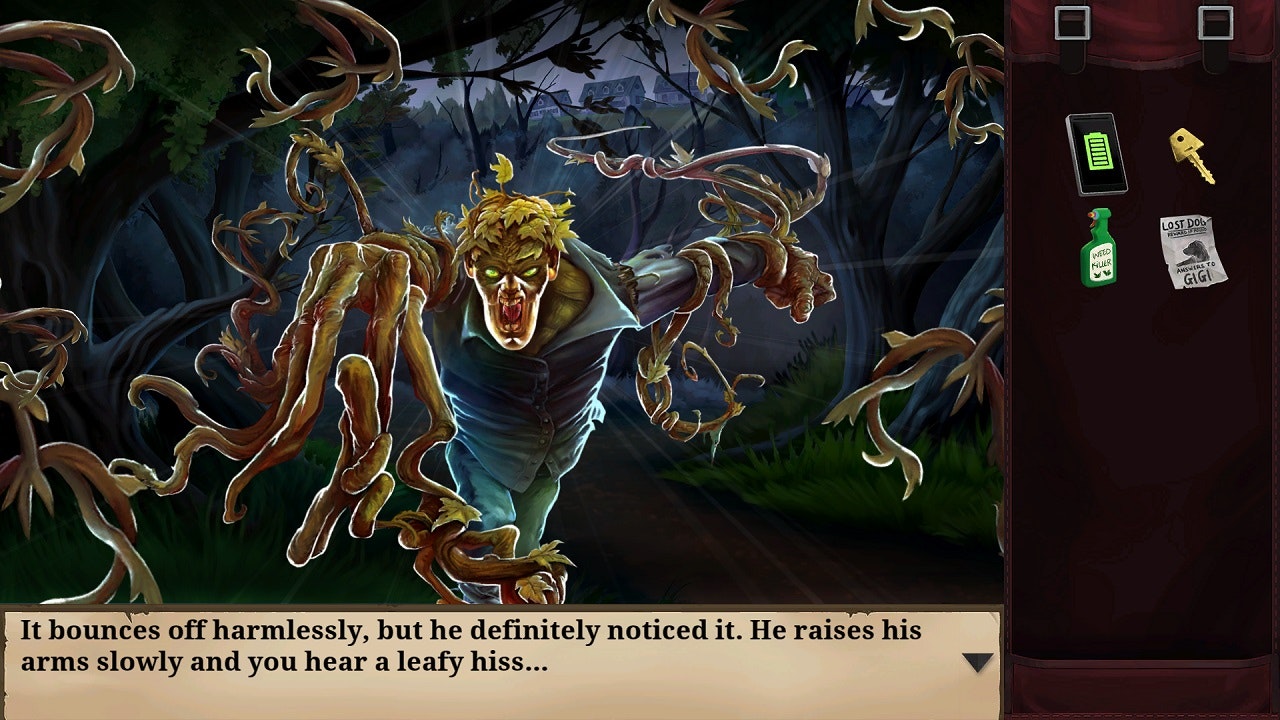Click the vine monster's glowing green eyes
1280x720 pixels.
click(x=513, y=270)
